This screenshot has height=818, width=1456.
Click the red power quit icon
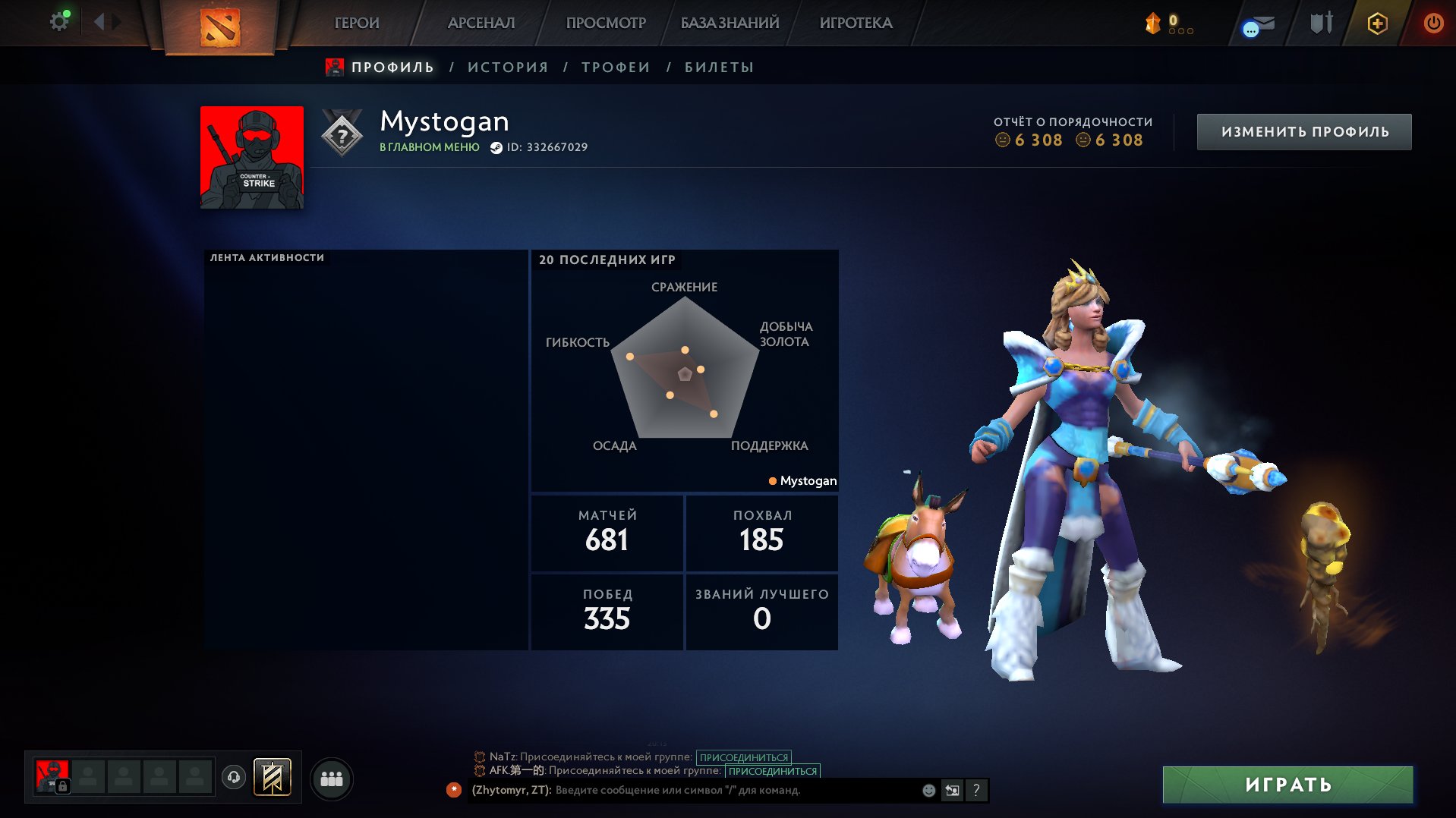1432,23
